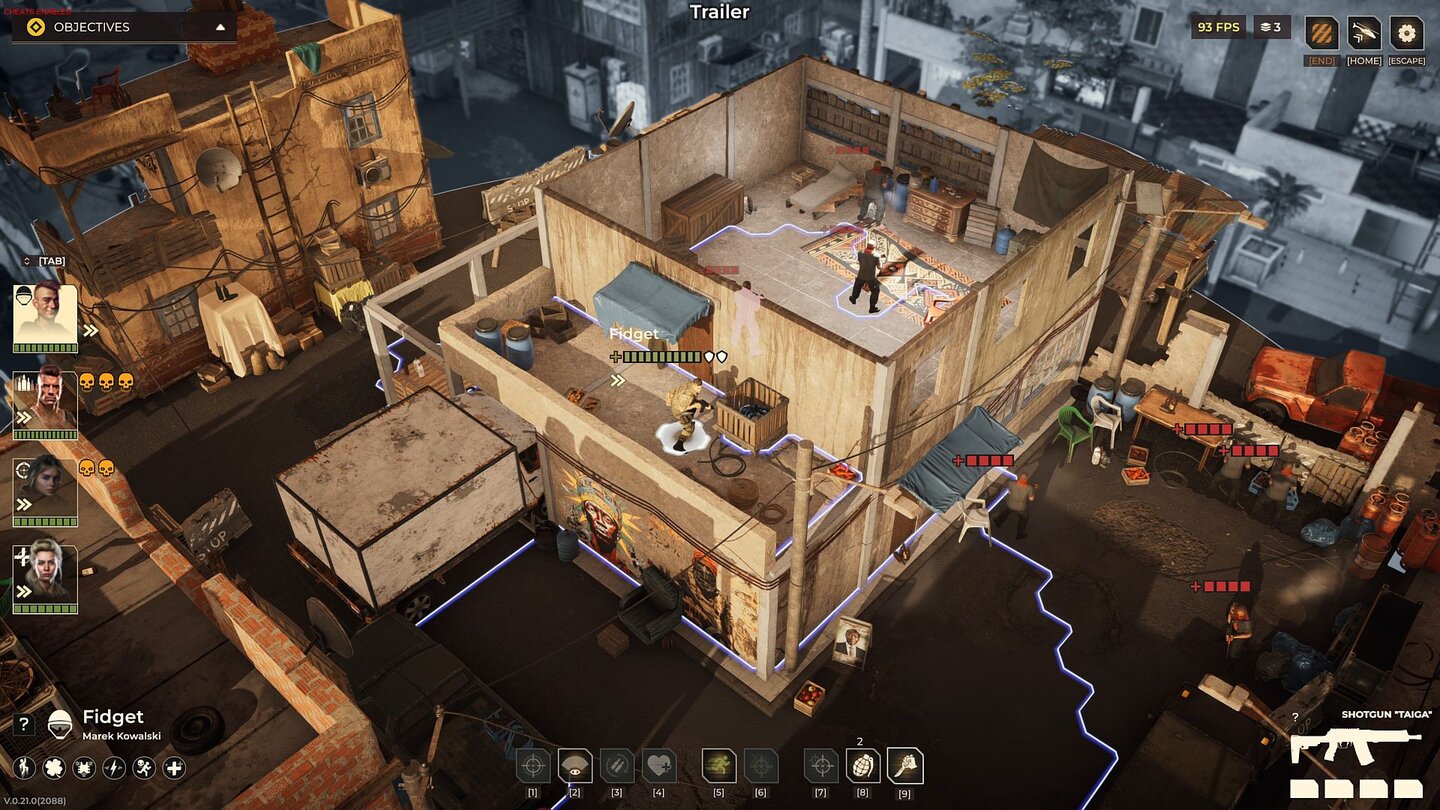Activate the overwatch vision cone ability
The width and height of the screenshot is (1440, 810).
[x=575, y=766]
